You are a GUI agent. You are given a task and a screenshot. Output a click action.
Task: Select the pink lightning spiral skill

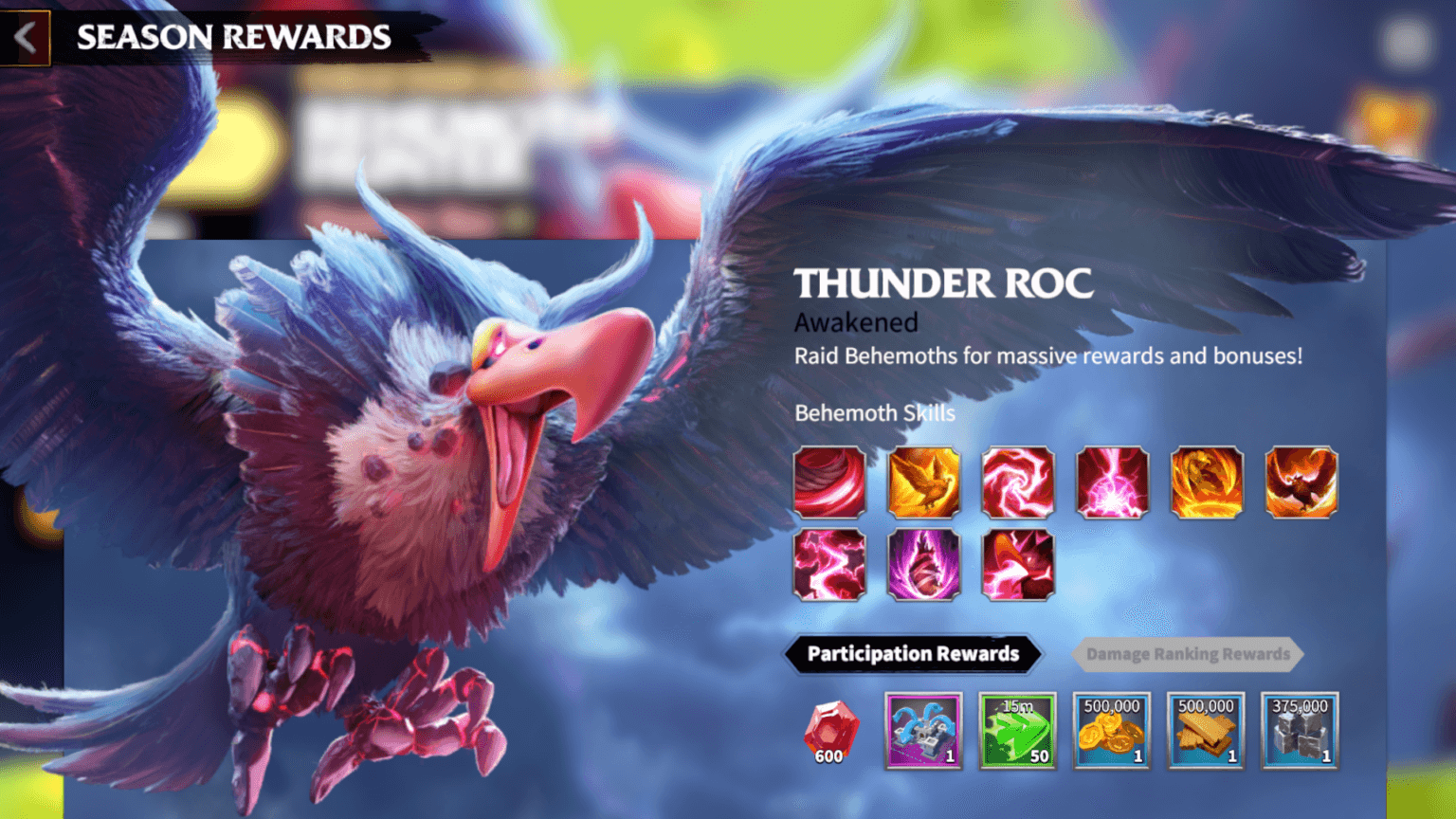tap(1018, 482)
